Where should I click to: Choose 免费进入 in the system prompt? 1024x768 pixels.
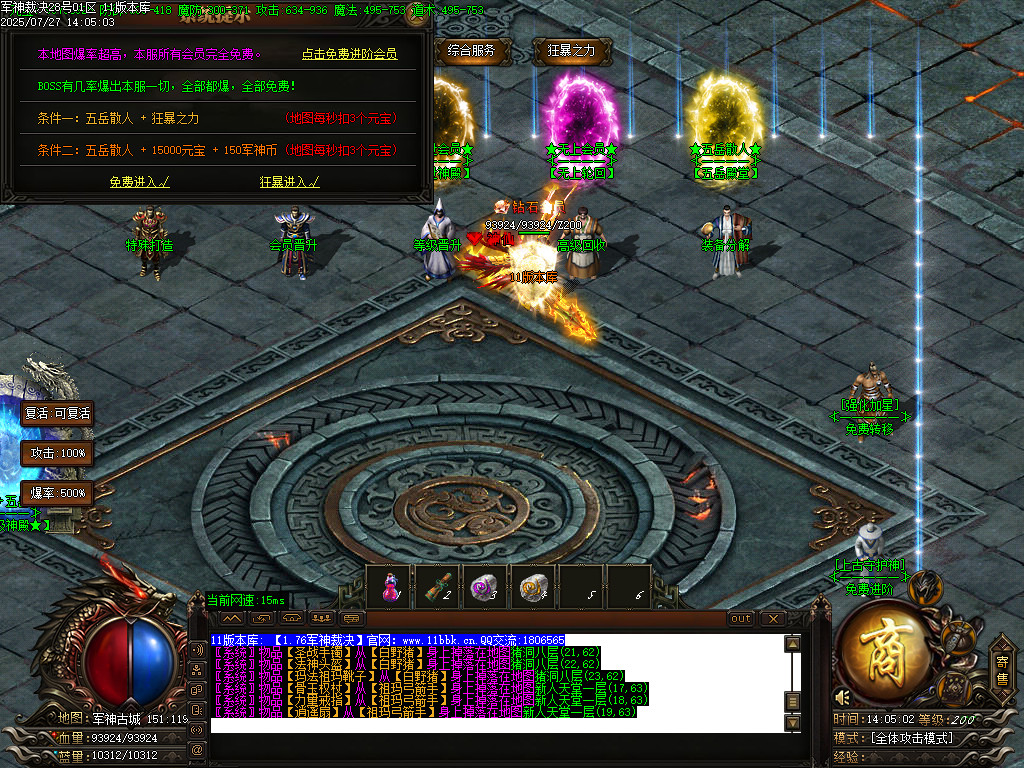(139, 182)
